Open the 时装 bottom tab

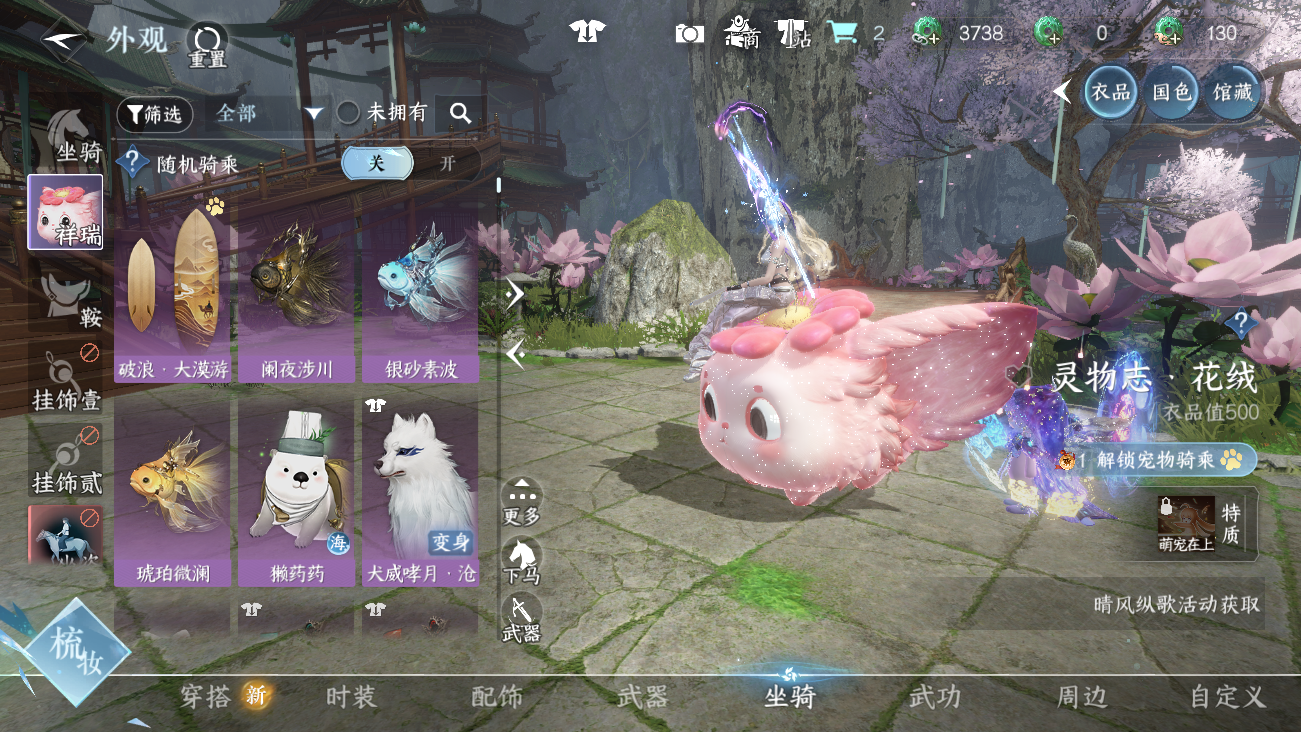(x=351, y=697)
